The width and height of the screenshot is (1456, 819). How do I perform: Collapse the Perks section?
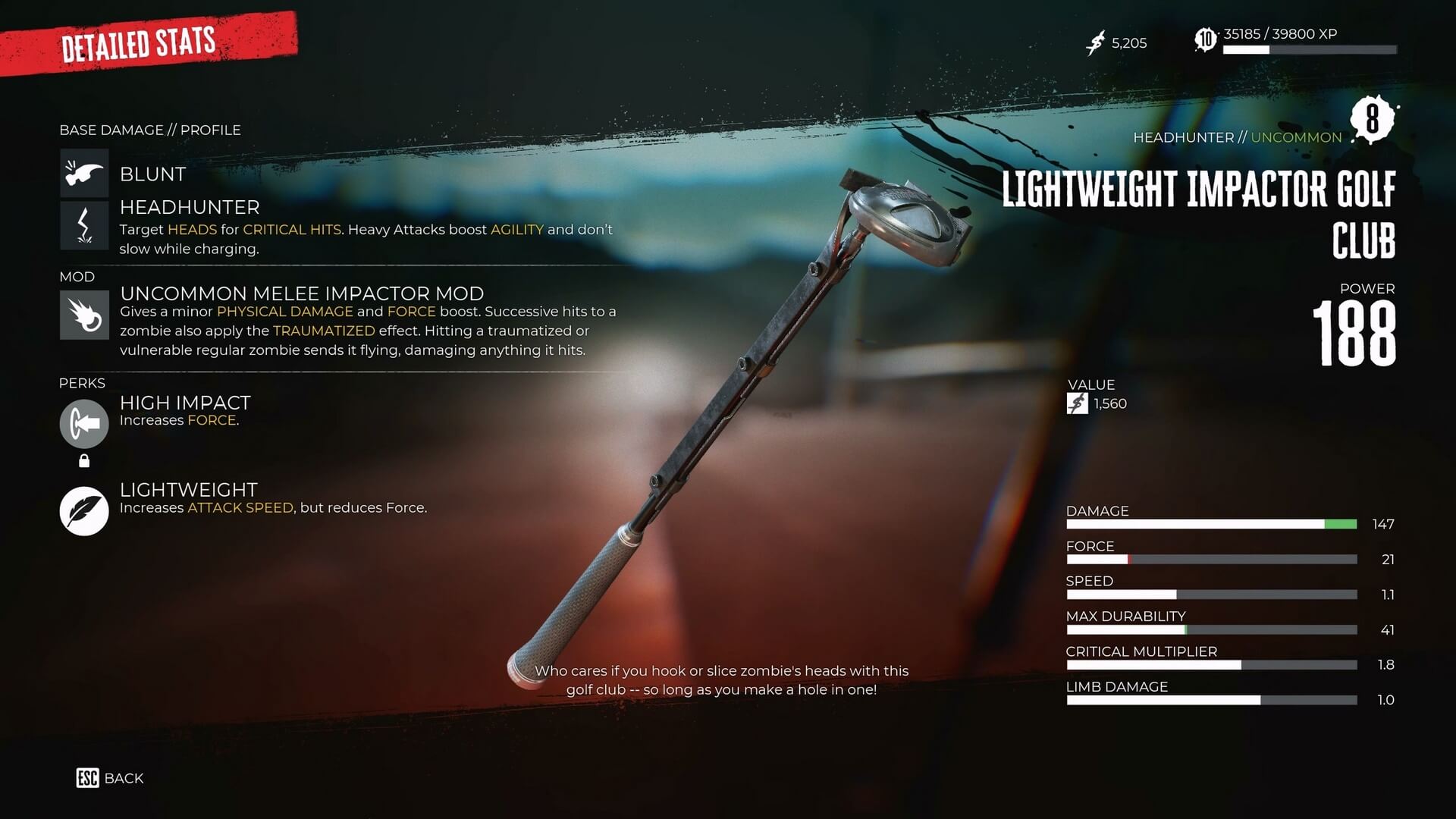coord(83,383)
